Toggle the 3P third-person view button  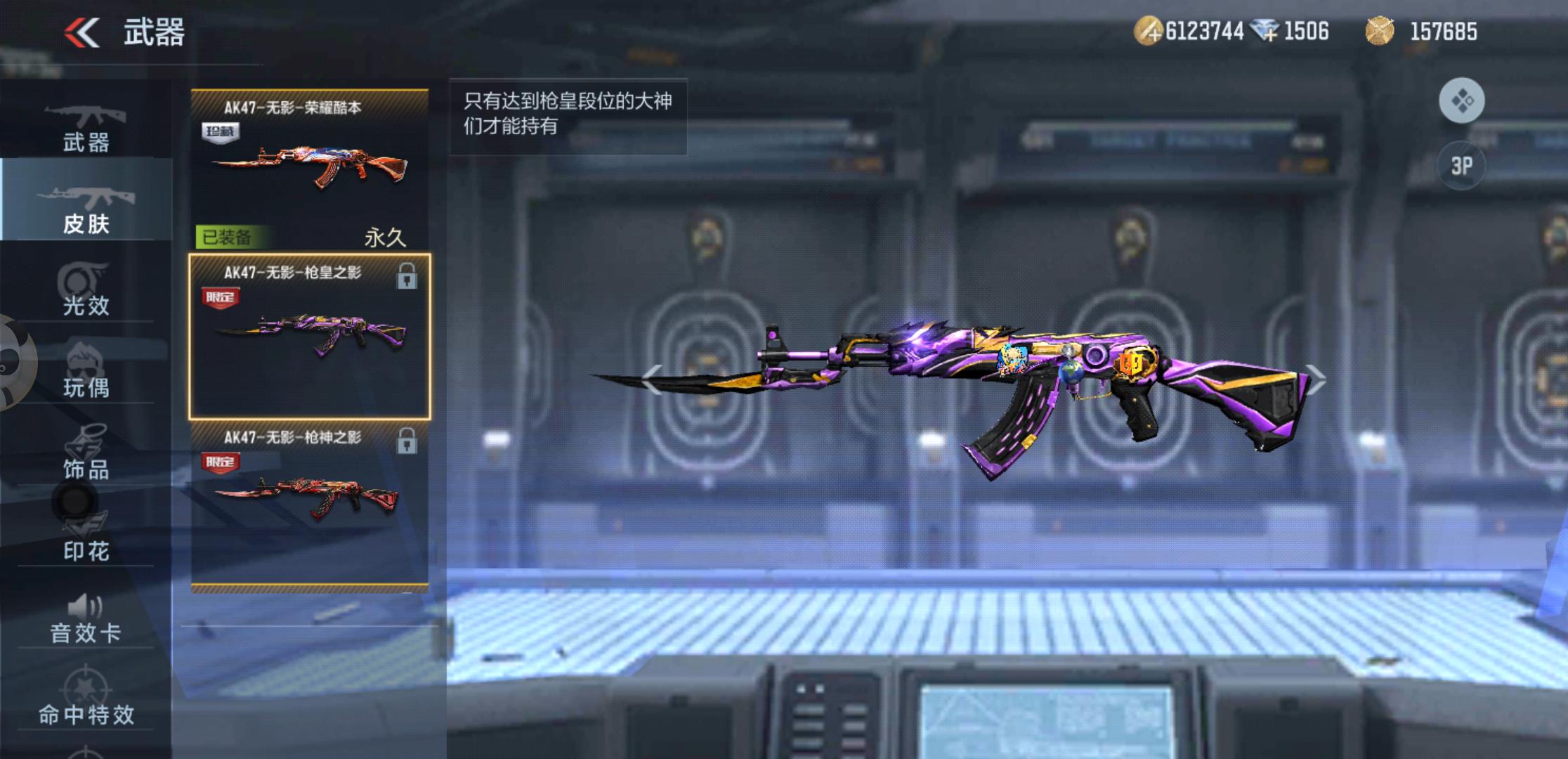1461,166
